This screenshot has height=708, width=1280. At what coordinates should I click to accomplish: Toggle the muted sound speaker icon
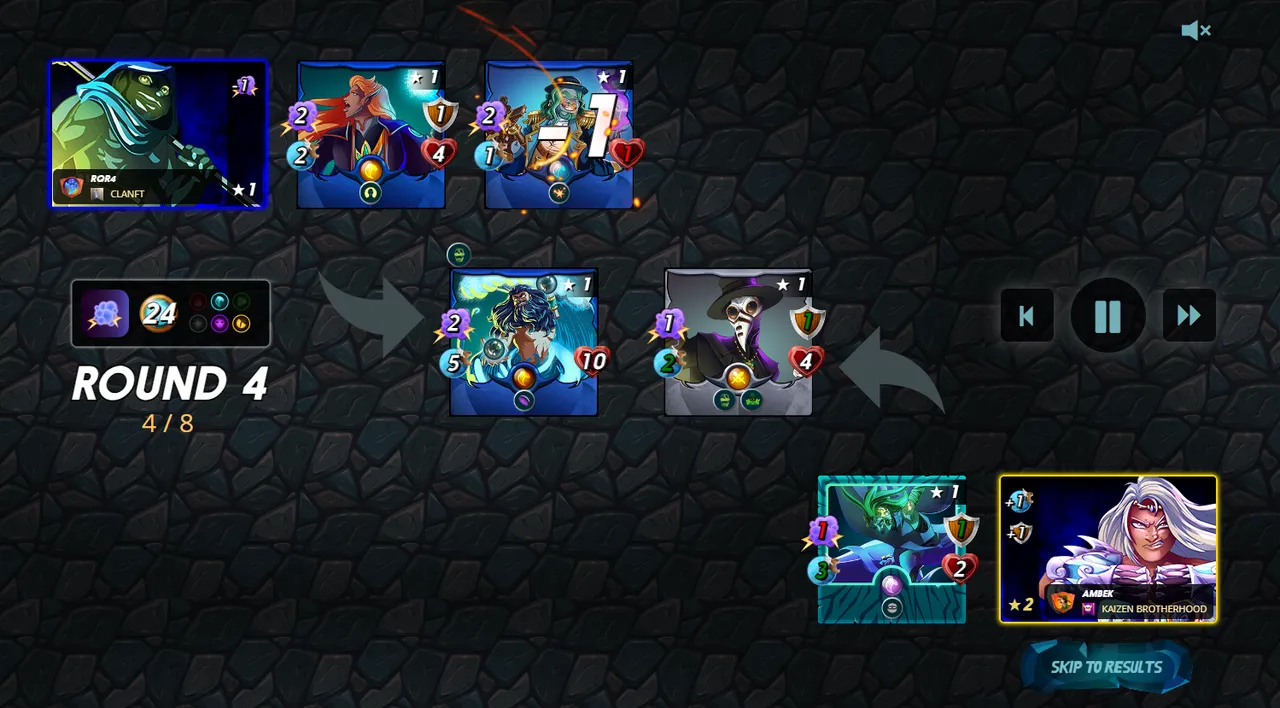click(1195, 31)
